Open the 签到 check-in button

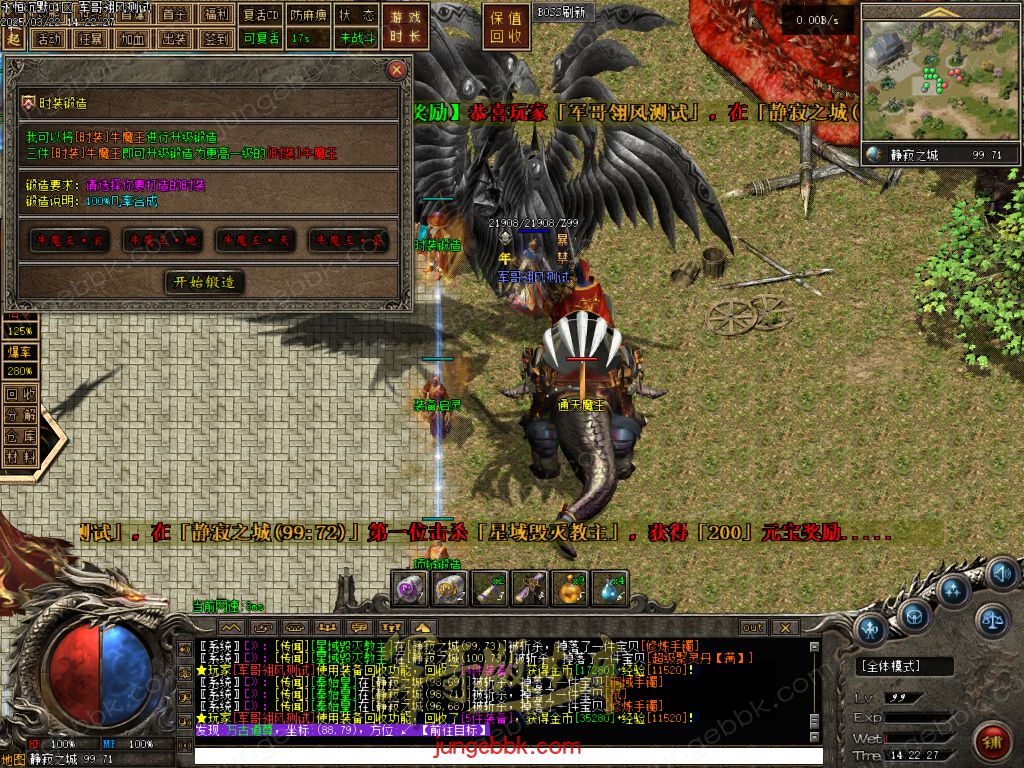tap(215, 39)
